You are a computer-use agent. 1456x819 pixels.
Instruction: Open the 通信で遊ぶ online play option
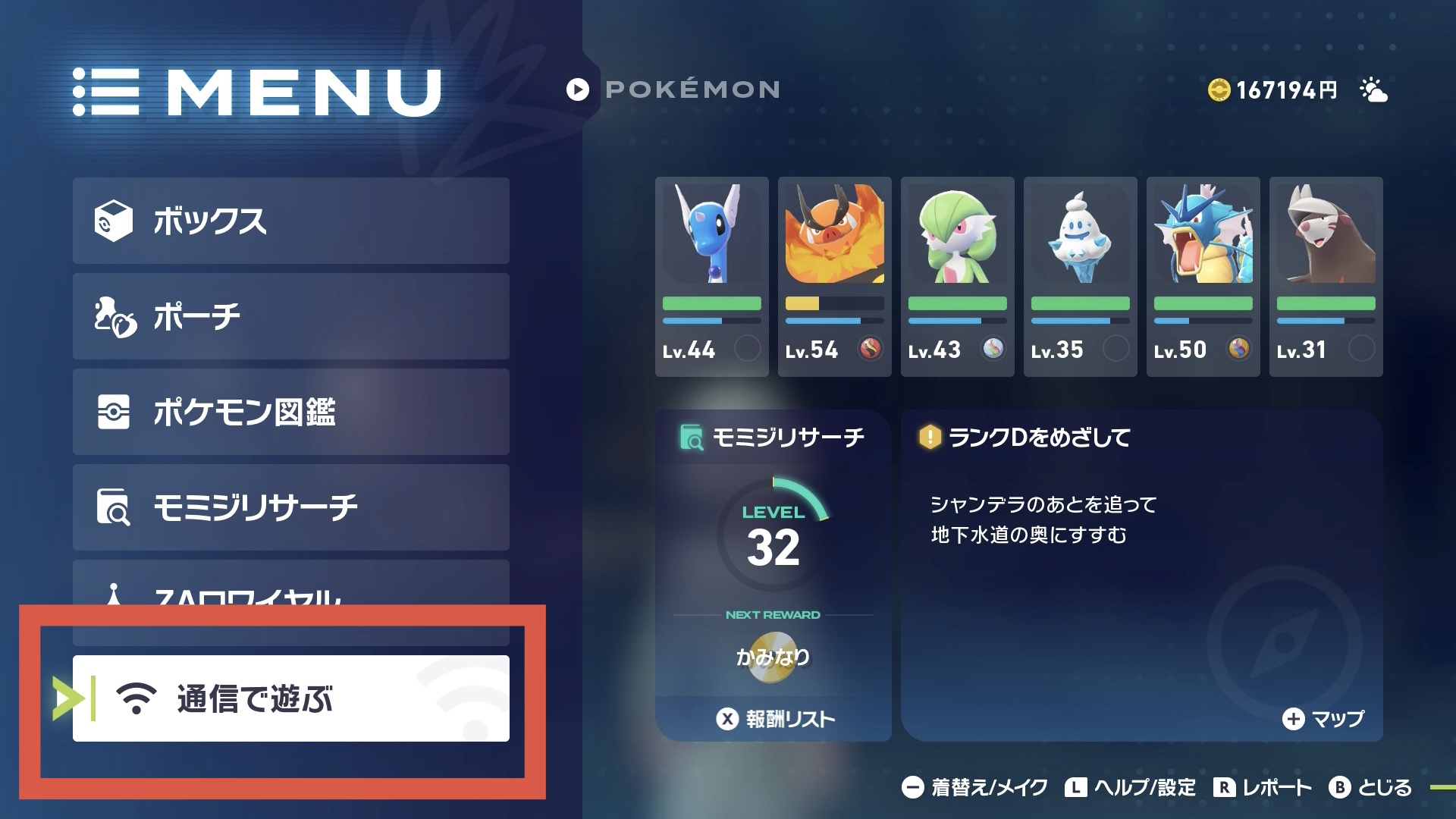tap(290, 698)
